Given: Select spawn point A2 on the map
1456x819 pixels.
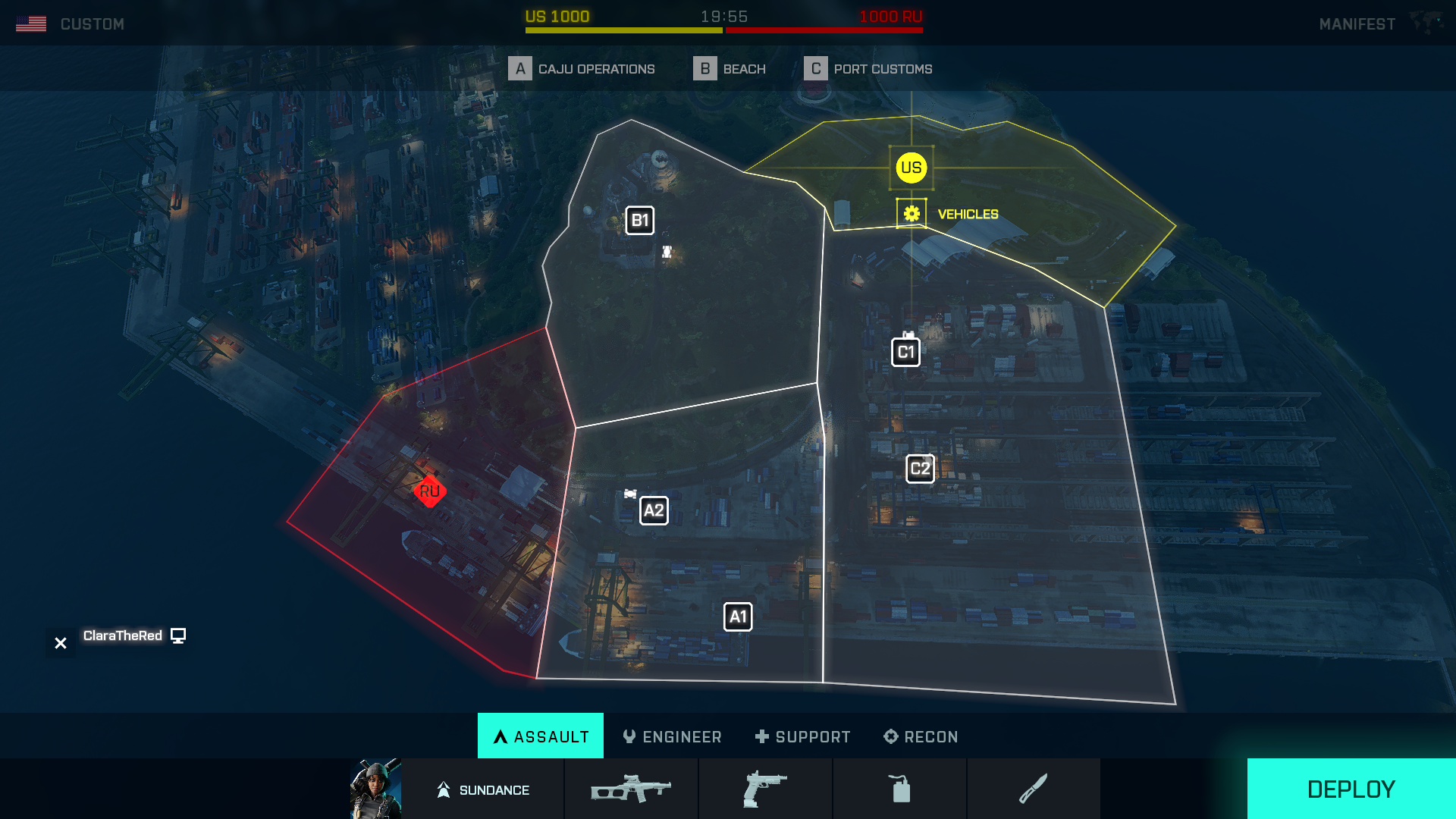Looking at the screenshot, I should [654, 510].
